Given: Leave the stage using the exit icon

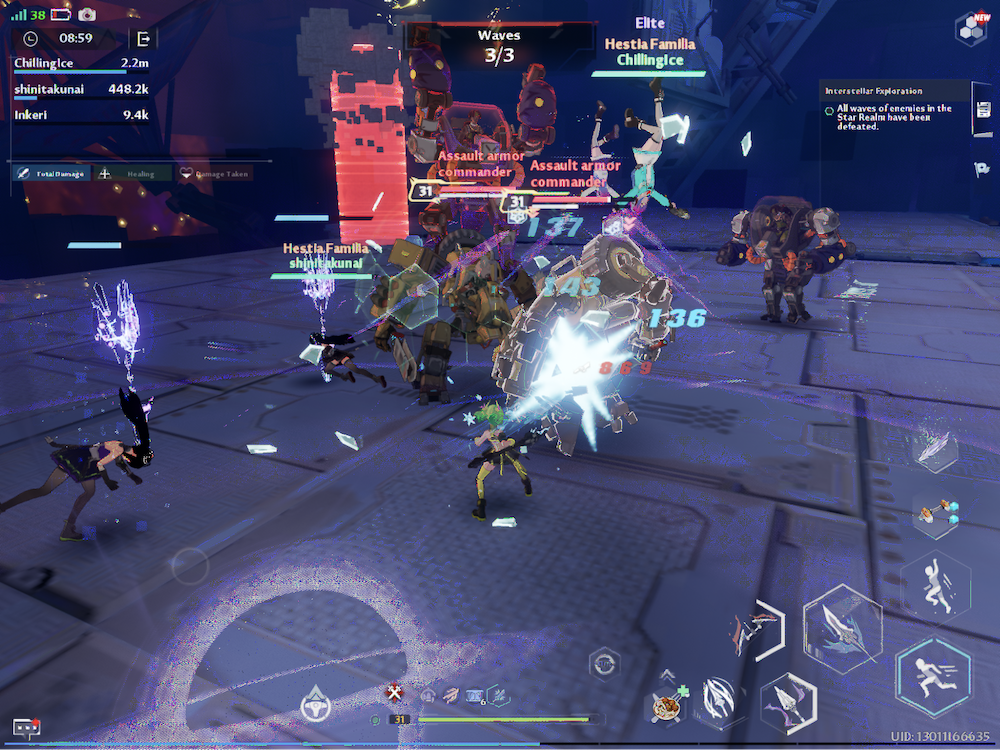Looking at the screenshot, I should click(144, 38).
